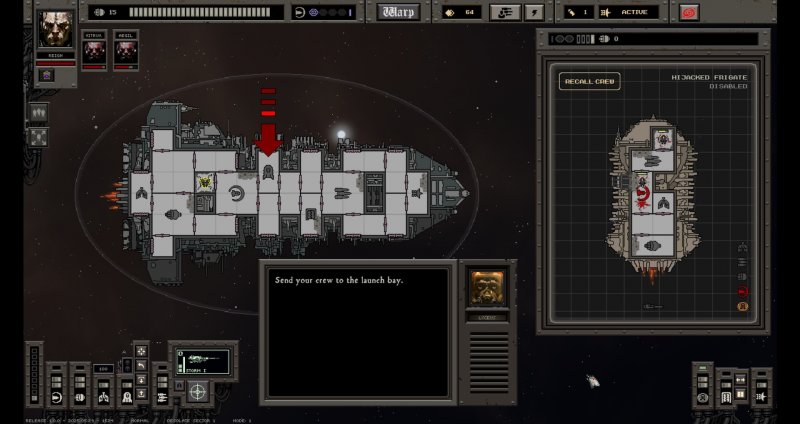The image size is (800, 424).
Task: Click the small purple icon under Reigh
Action: [46, 75]
